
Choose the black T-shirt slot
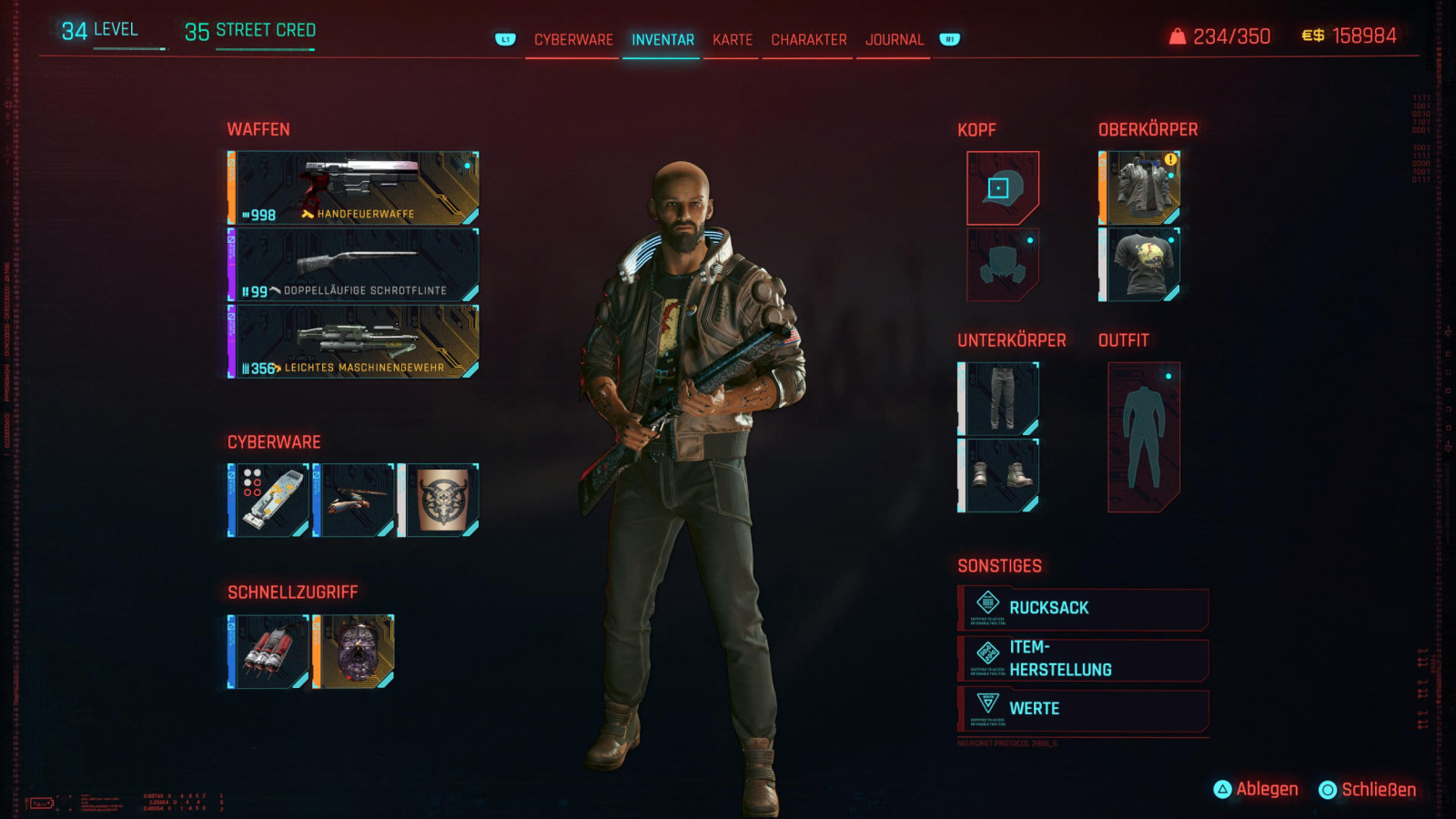coord(1141,265)
